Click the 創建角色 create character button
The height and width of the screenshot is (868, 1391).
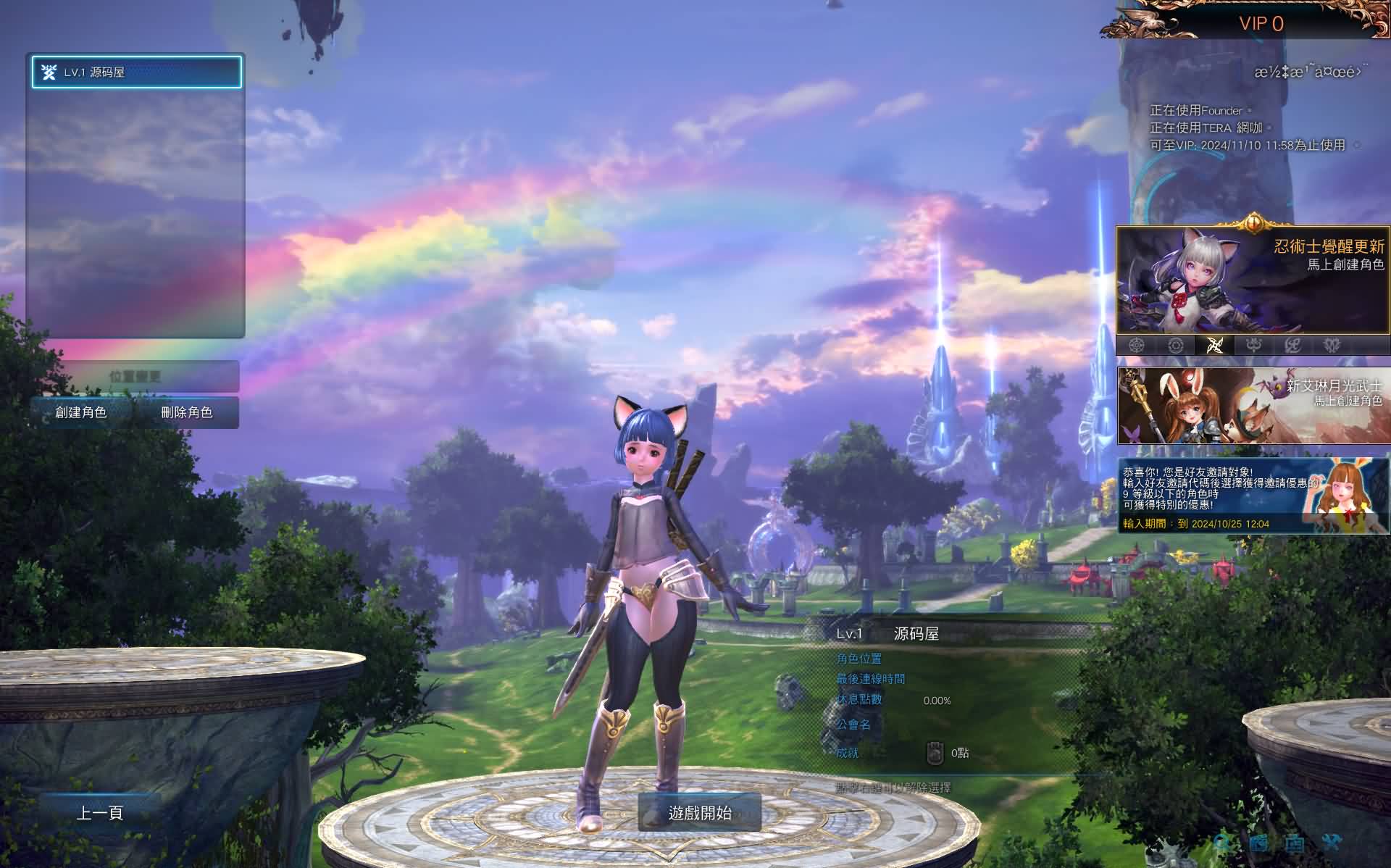pos(81,412)
